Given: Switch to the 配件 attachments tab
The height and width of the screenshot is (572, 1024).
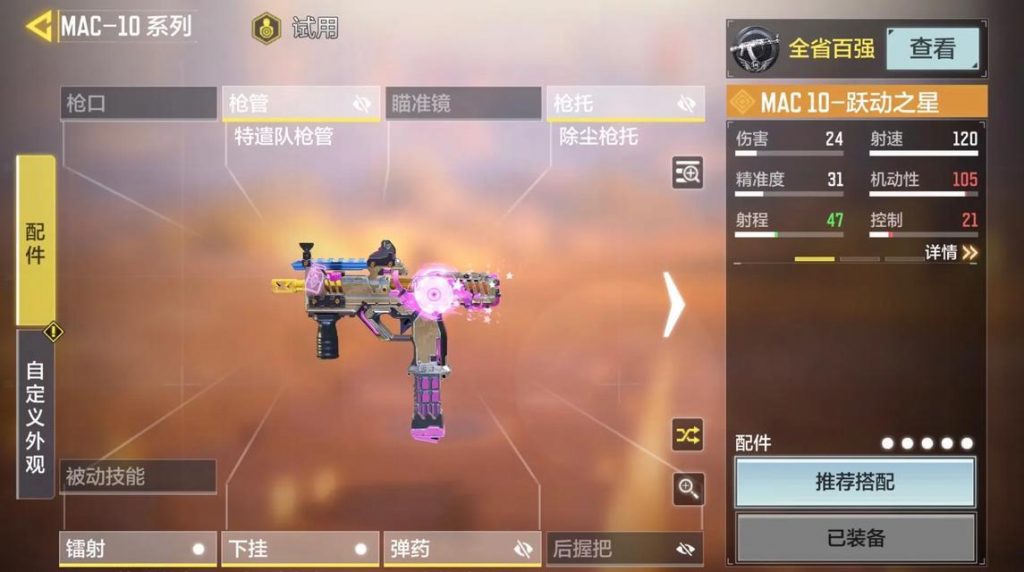Looking at the screenshot, I should point(36,241).
